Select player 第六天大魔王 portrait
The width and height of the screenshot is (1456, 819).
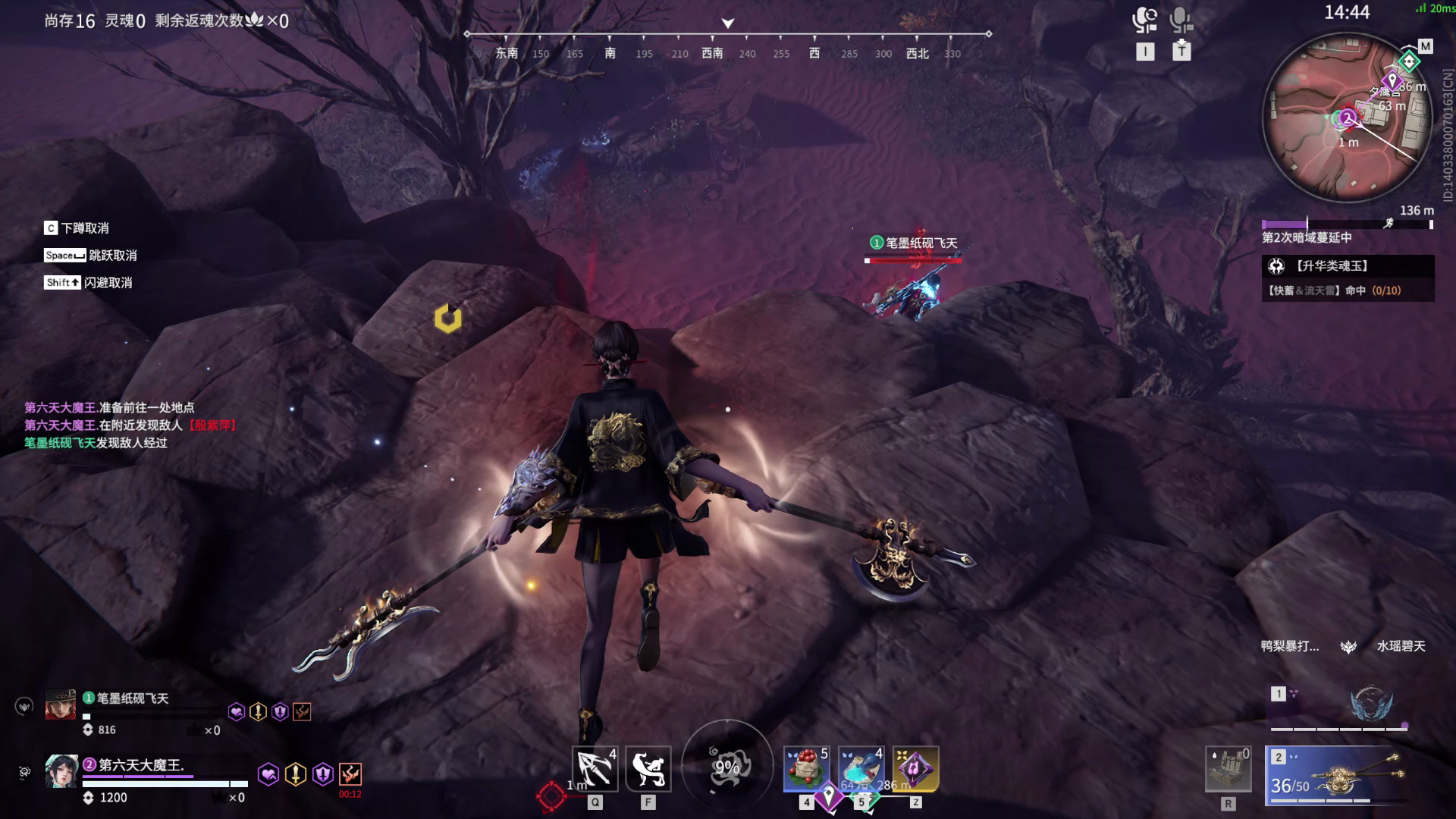(x=61, y=771)
